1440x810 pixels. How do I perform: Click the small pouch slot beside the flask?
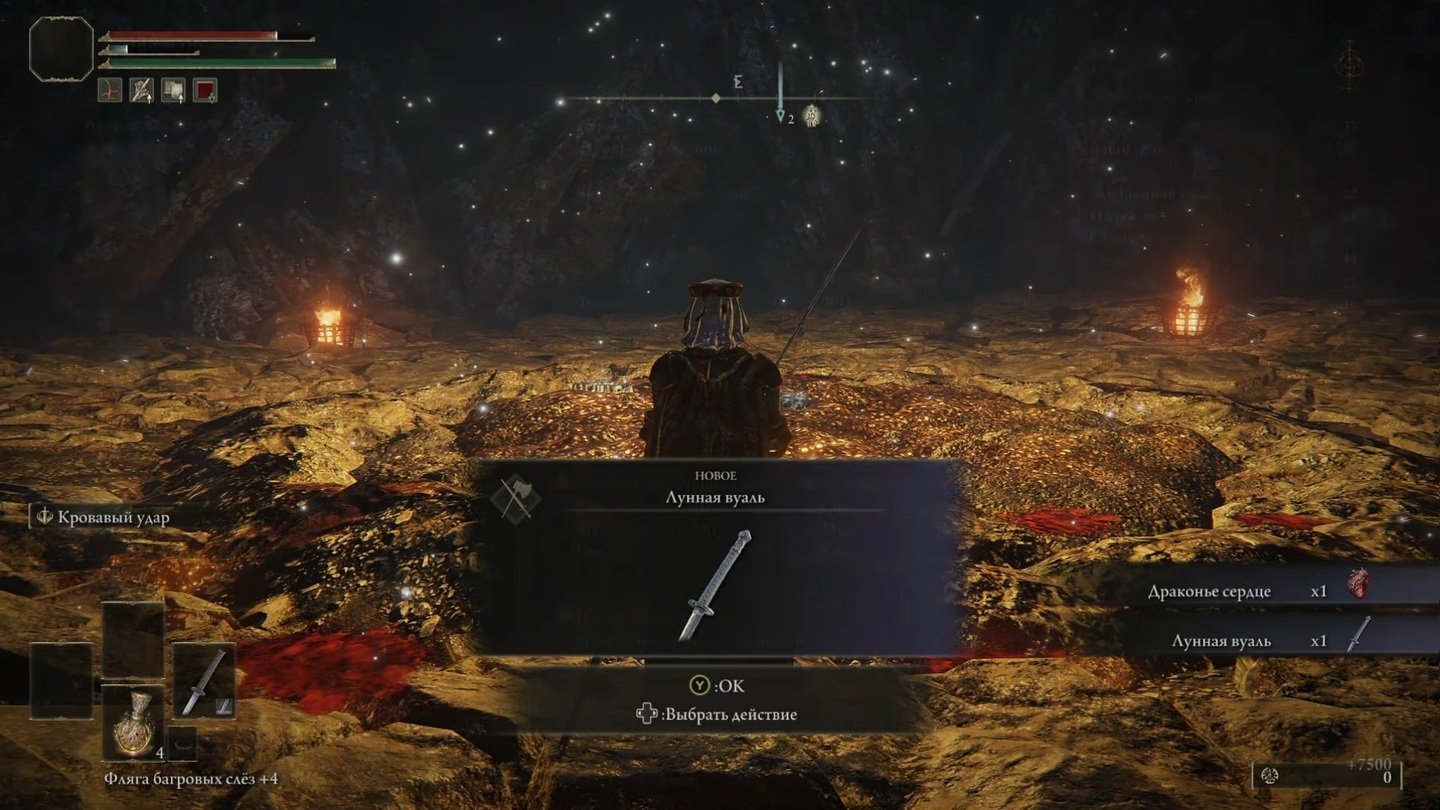pyautogui.click(x=181, y=743)
